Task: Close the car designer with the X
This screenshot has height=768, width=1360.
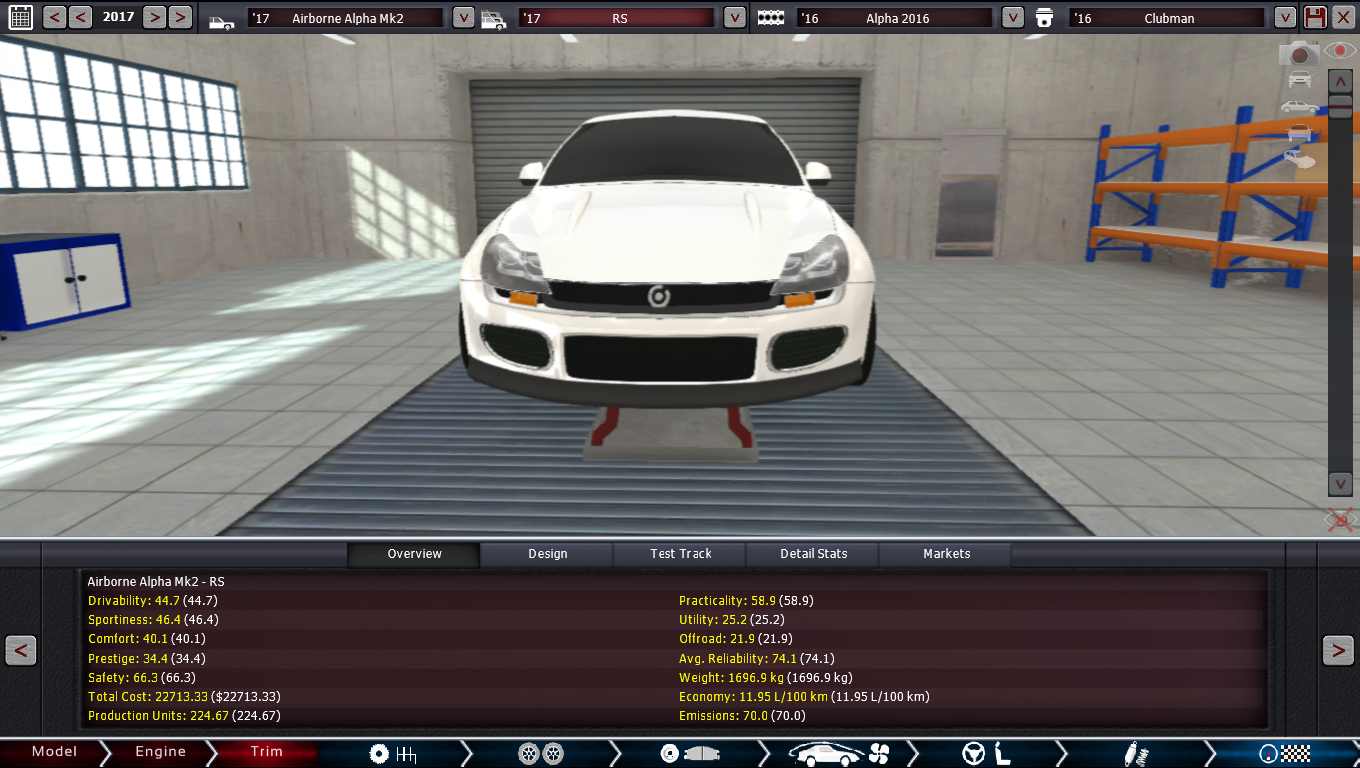Action: tap(1343, 17)
